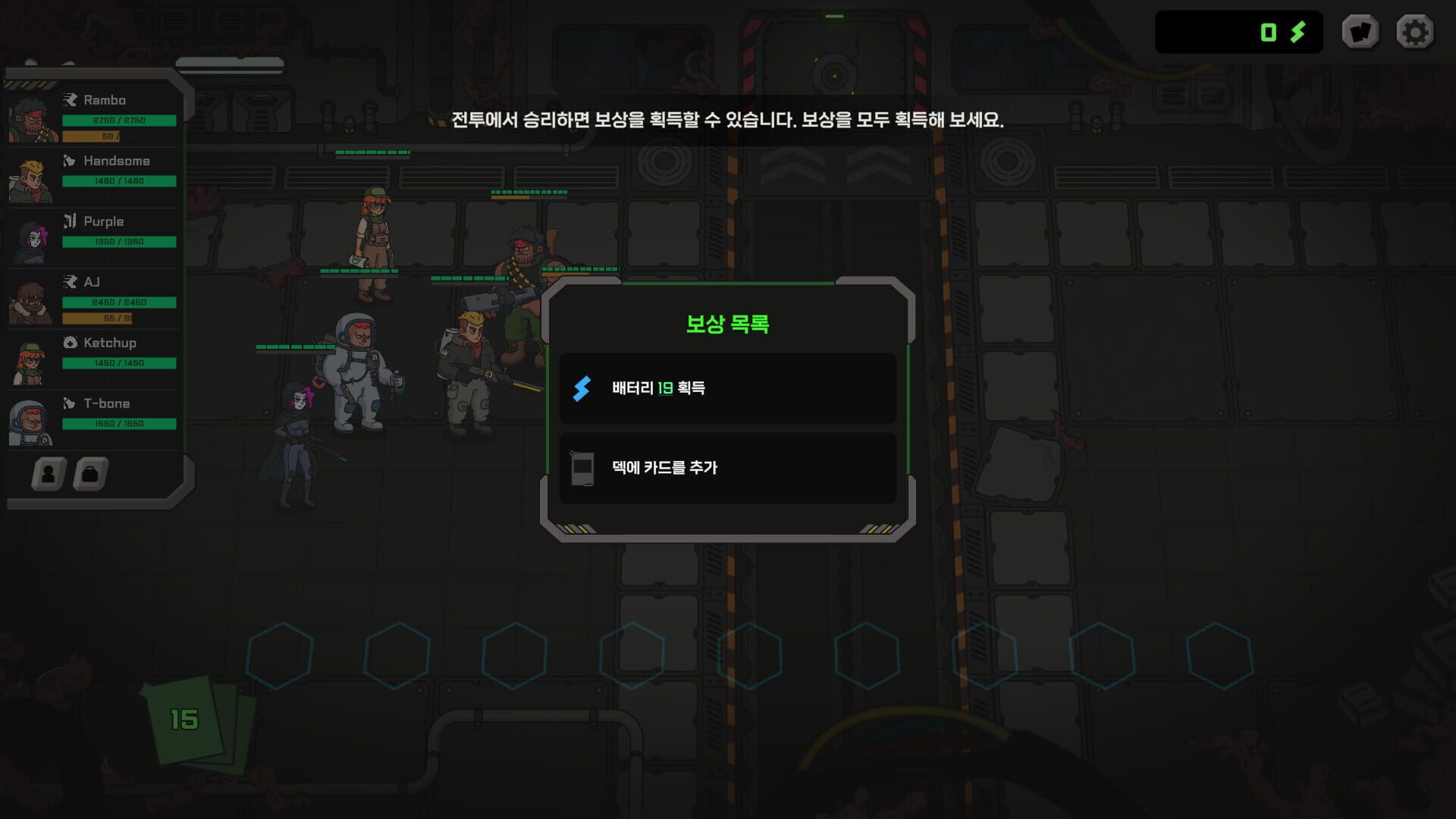Click the lightning bolt in the battery counter
This screenshot has height=819, width=1456.
1297,32
